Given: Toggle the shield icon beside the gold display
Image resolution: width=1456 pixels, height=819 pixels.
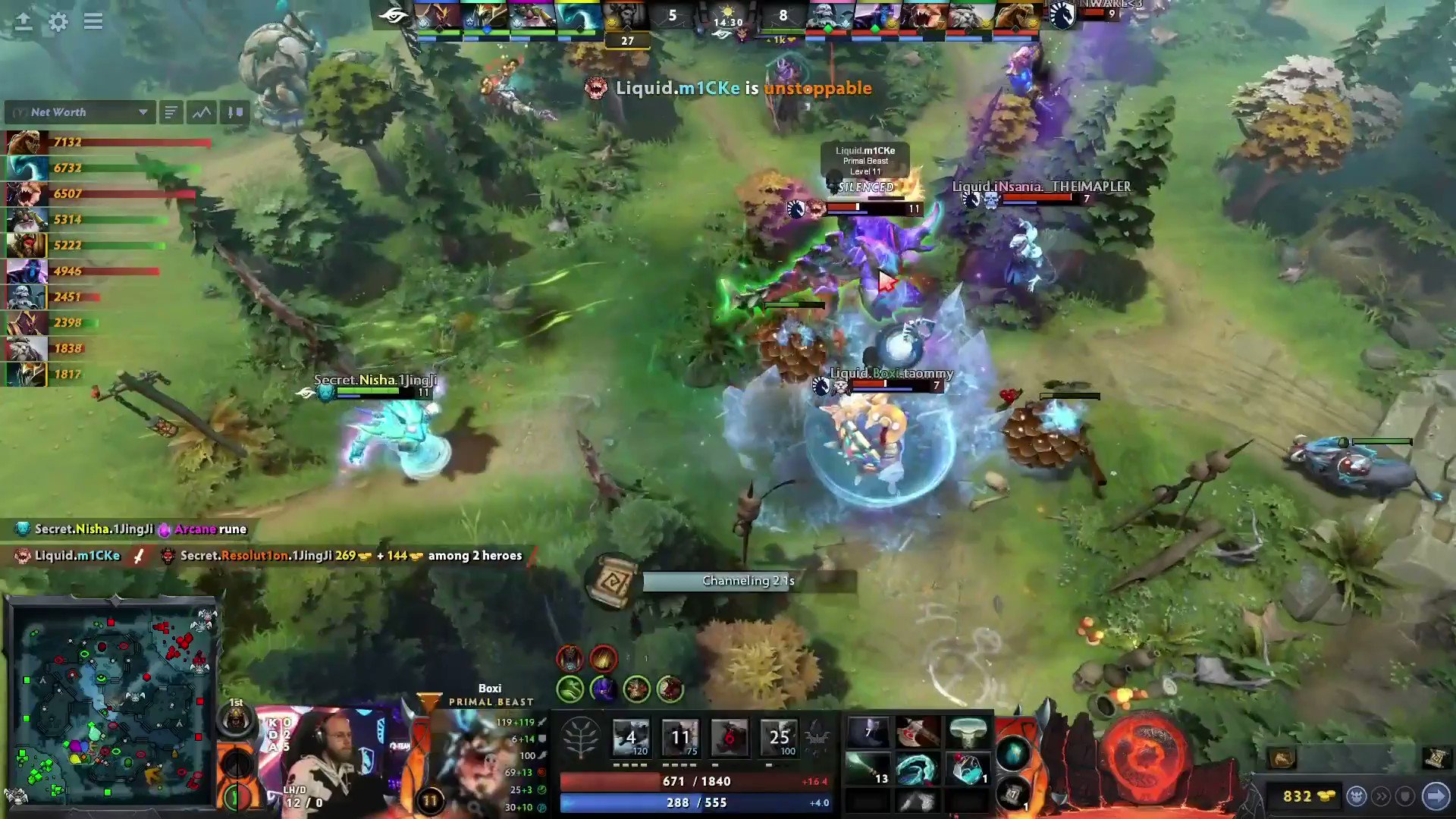Looking at the screenshot, I should click(x=1406, y=795).
